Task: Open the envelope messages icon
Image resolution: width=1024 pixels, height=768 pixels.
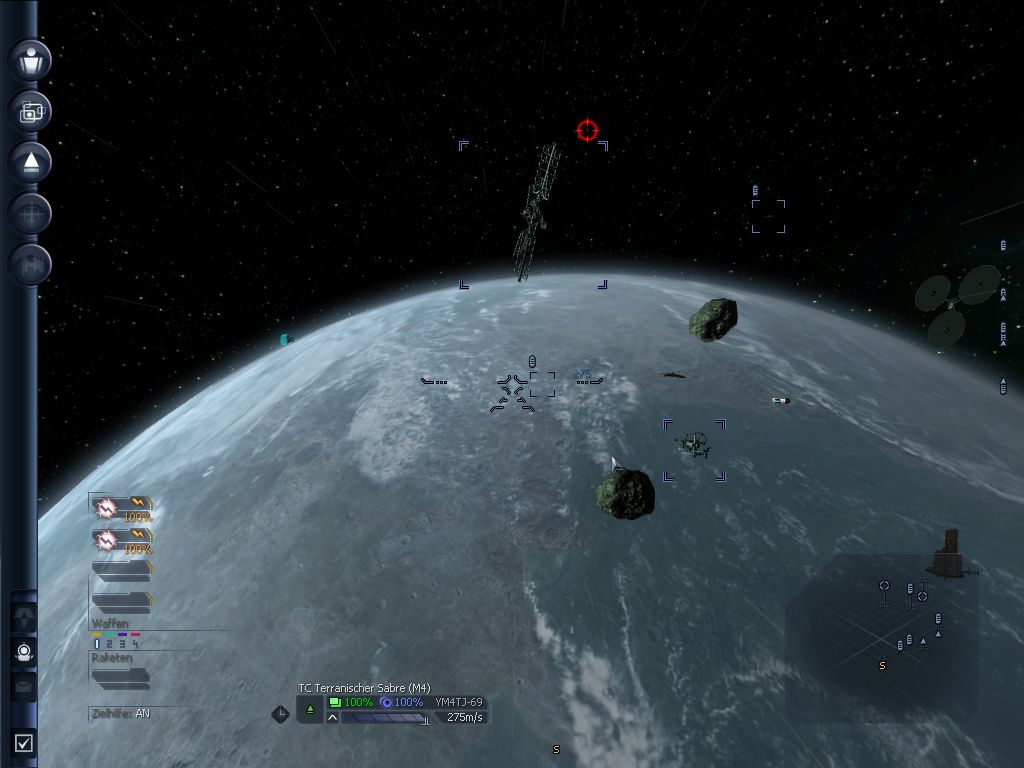Action: [24, 686]
